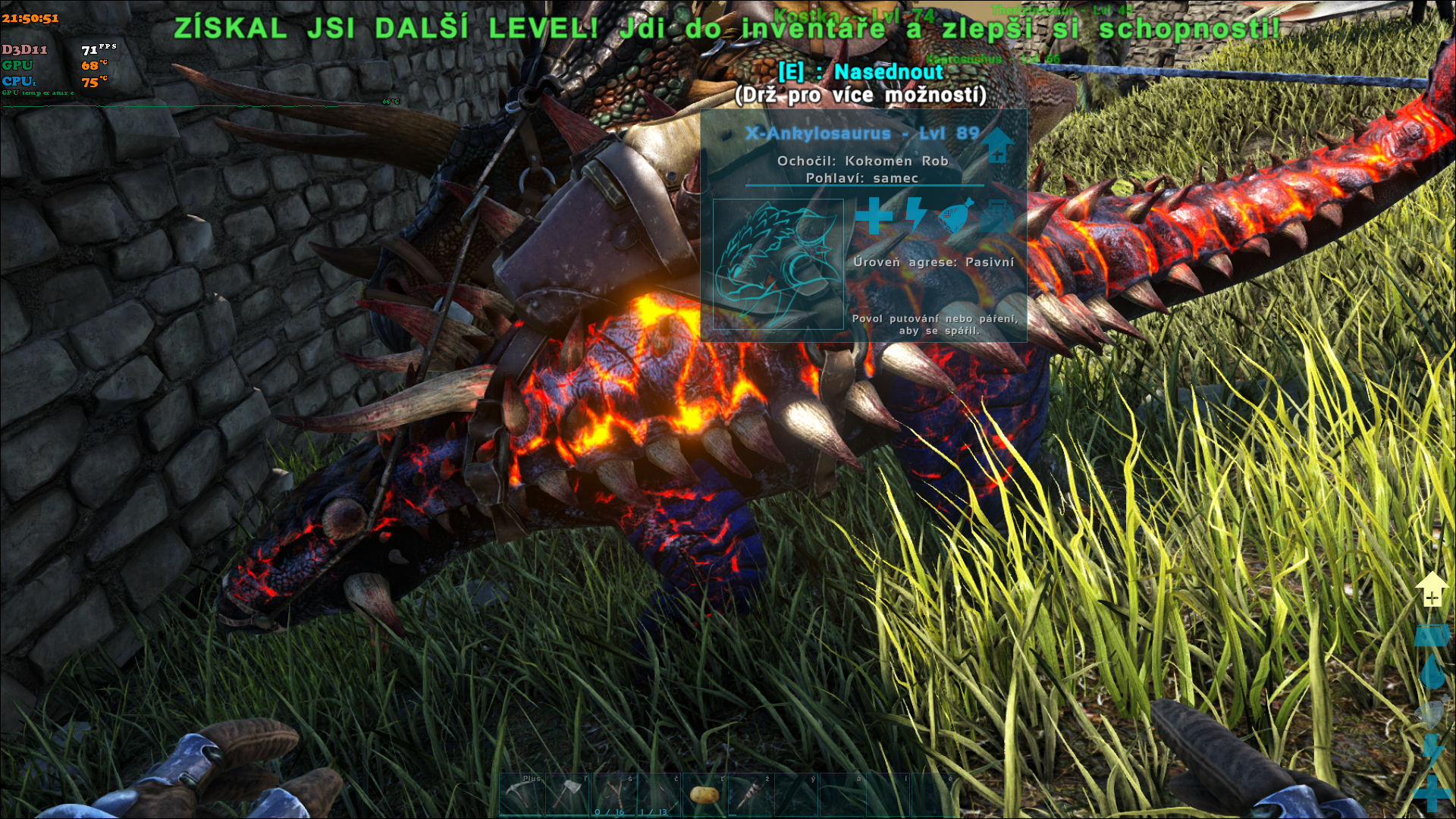Click the Ankylosaurus level-up arrow icon
Viewport: 1456px width, 819px height.
[x=997, y=144]
